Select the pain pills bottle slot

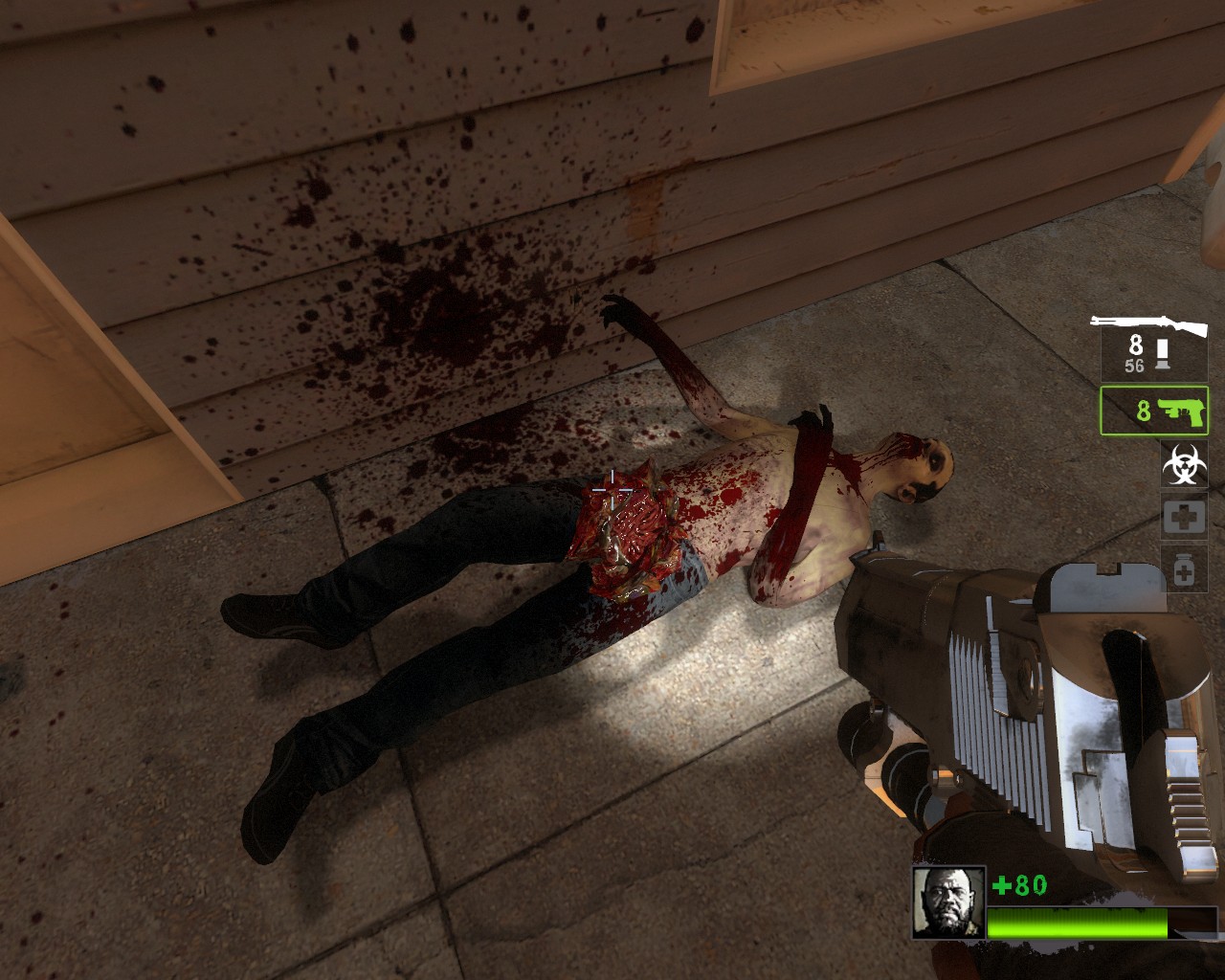(x=1184, y=571)
